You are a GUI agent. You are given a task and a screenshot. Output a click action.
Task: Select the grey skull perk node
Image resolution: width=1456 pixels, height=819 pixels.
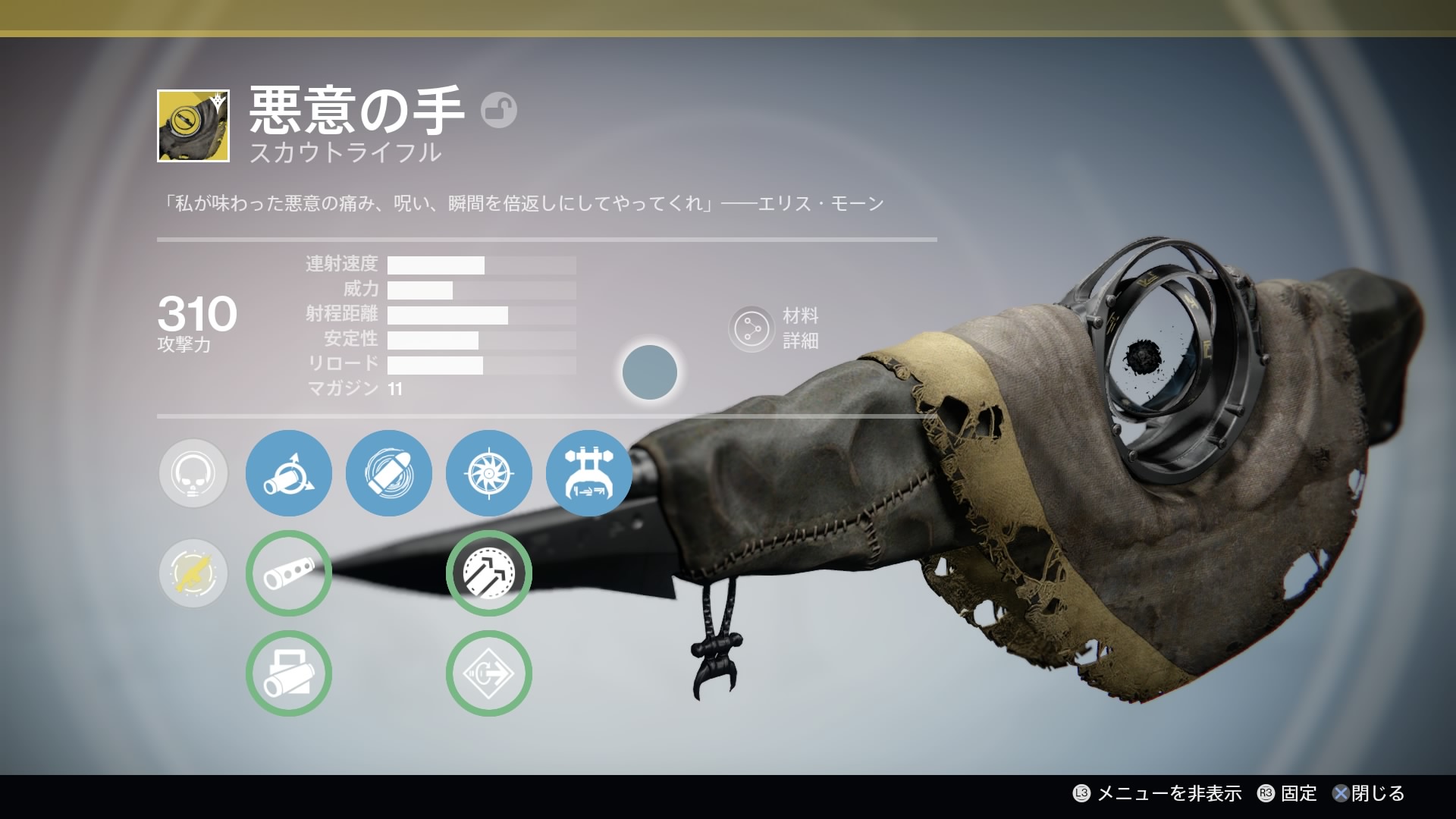point(193,473)
